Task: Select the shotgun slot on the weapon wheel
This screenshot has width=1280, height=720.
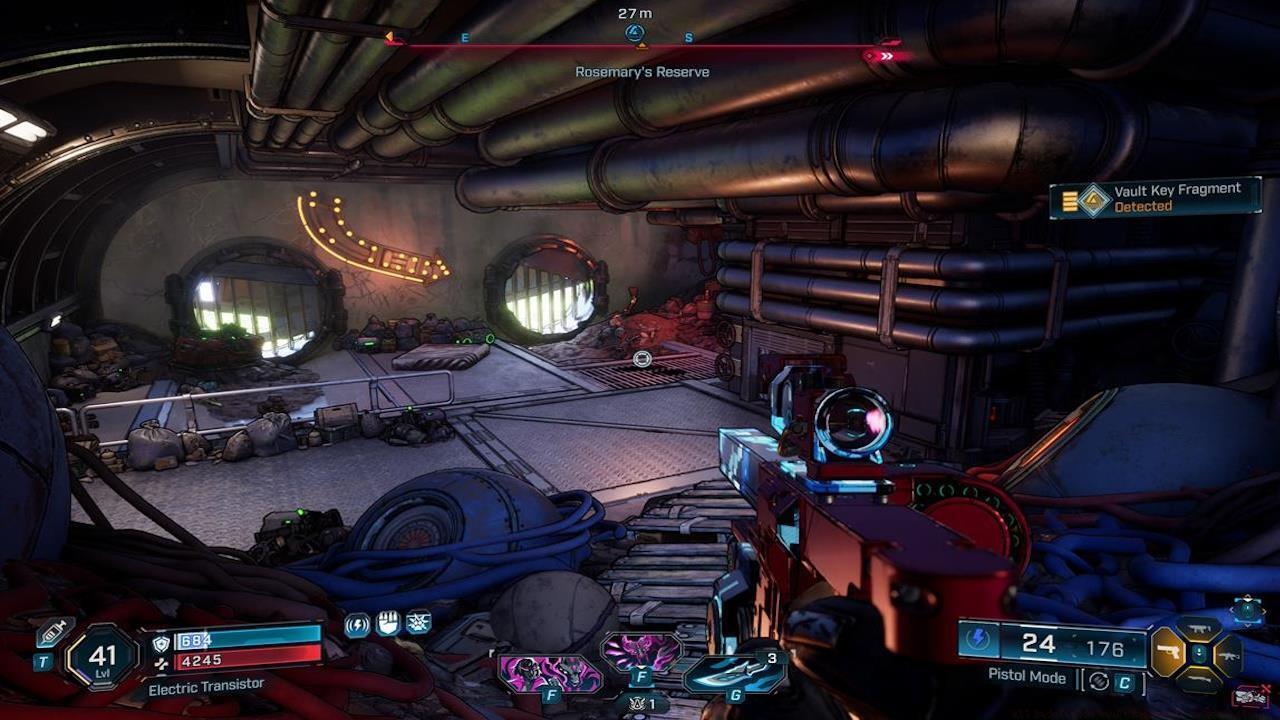Action: (x=1200, y=680)
